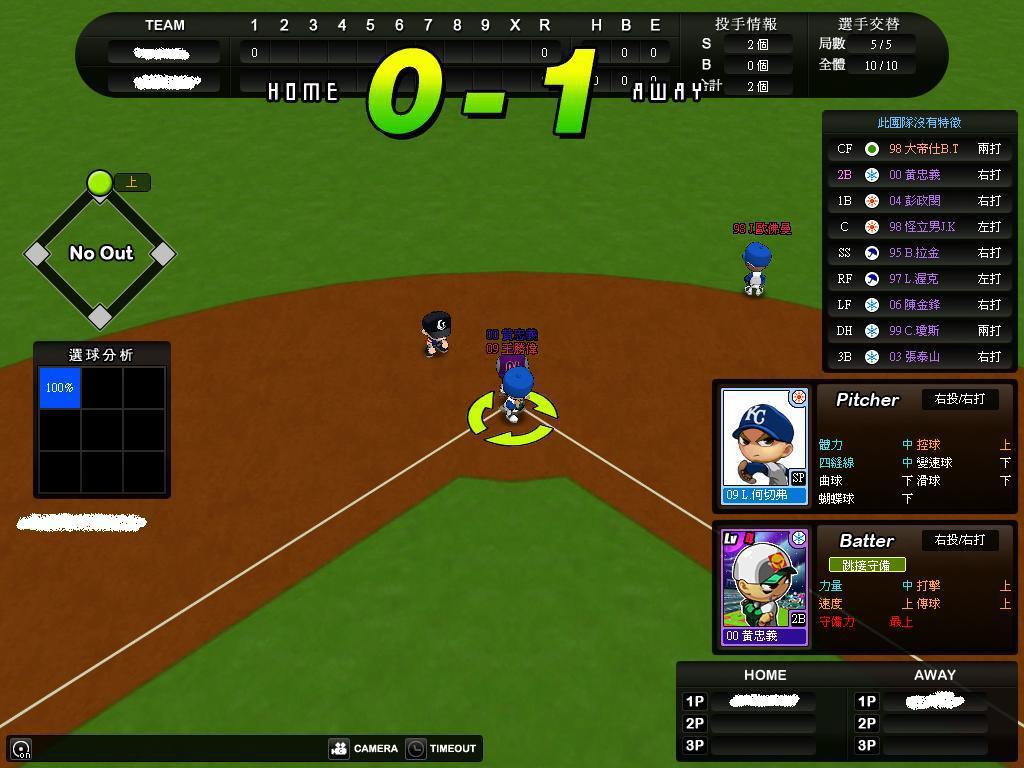The height and width of the screenshot is (768, 1024).
Task: Select 2B 00 黃忠義 lineup row
Action: click(919, 175)
